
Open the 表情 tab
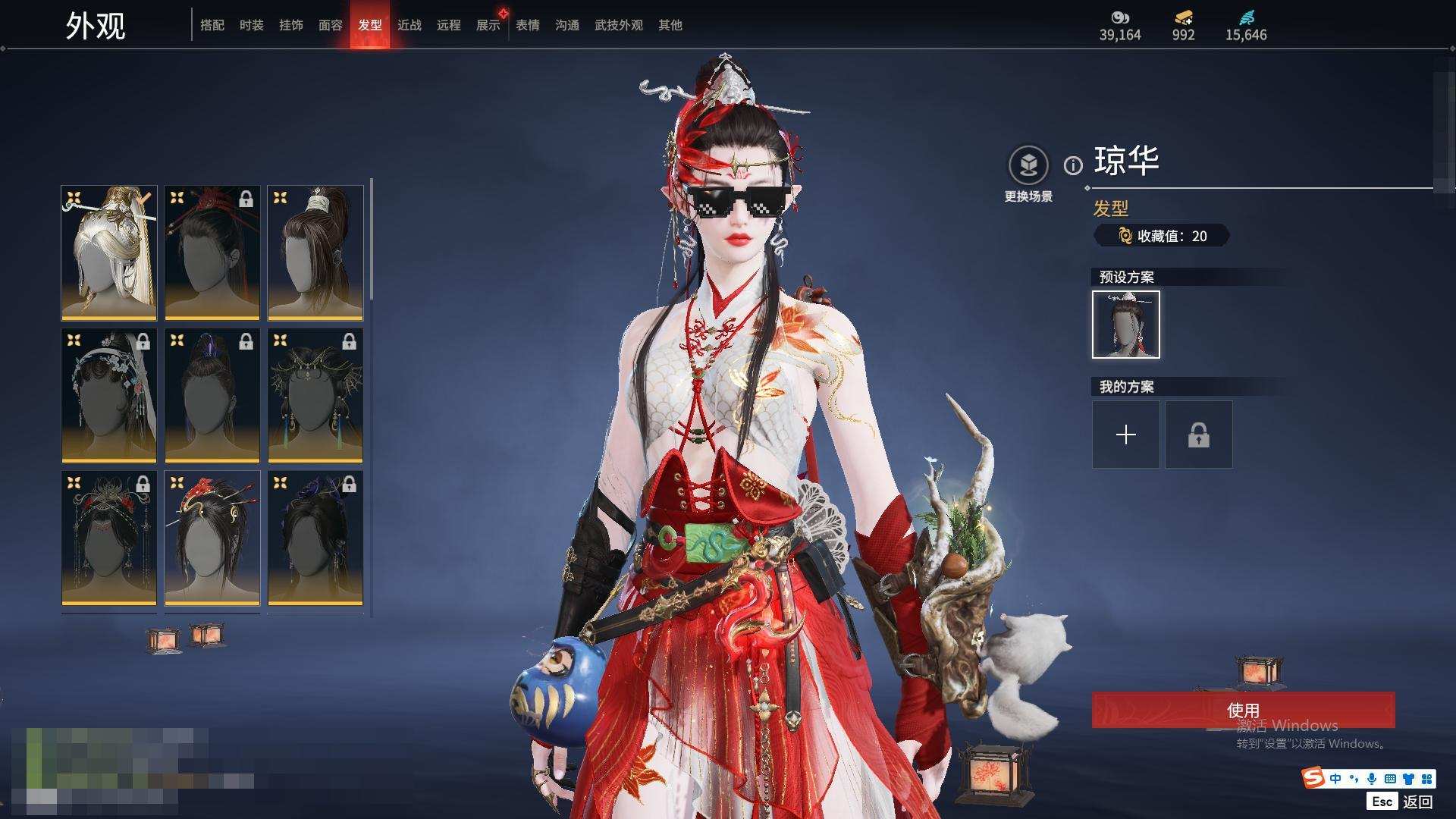pos(527,25)
